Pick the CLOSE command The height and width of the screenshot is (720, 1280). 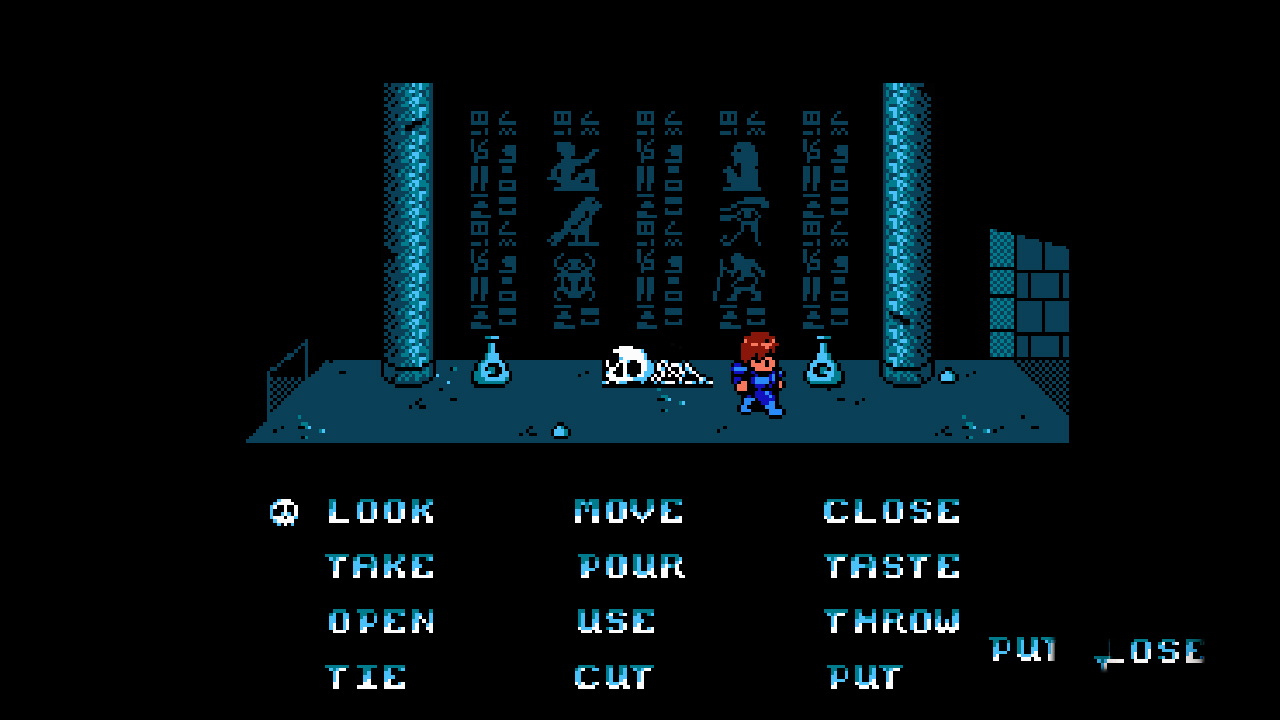pyautogui.click(x=891, y=511)
